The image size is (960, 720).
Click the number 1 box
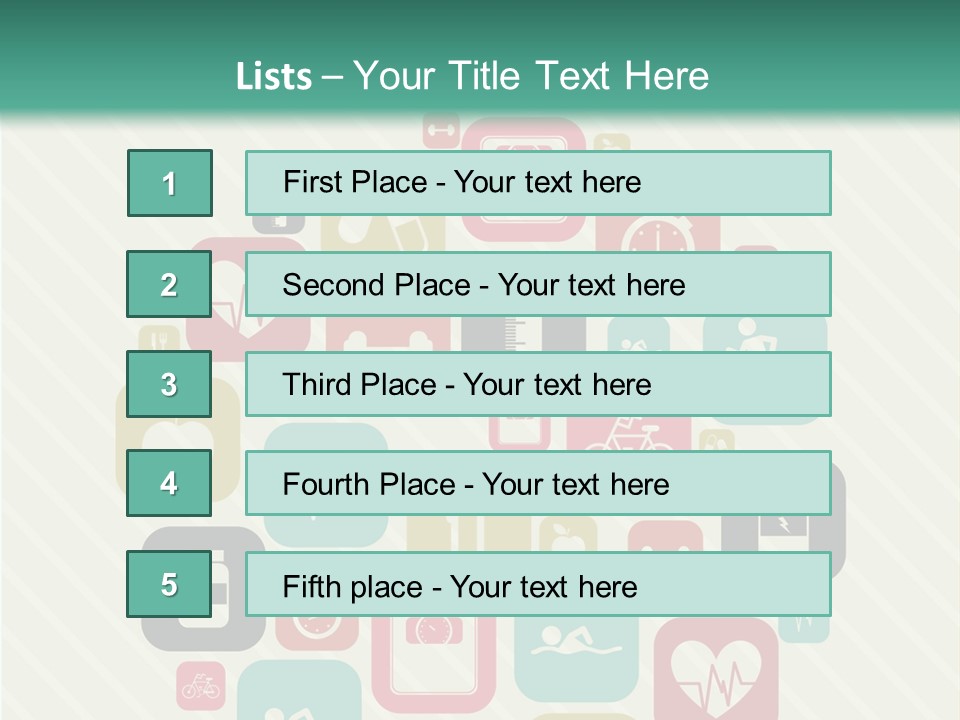coord(170,183)
